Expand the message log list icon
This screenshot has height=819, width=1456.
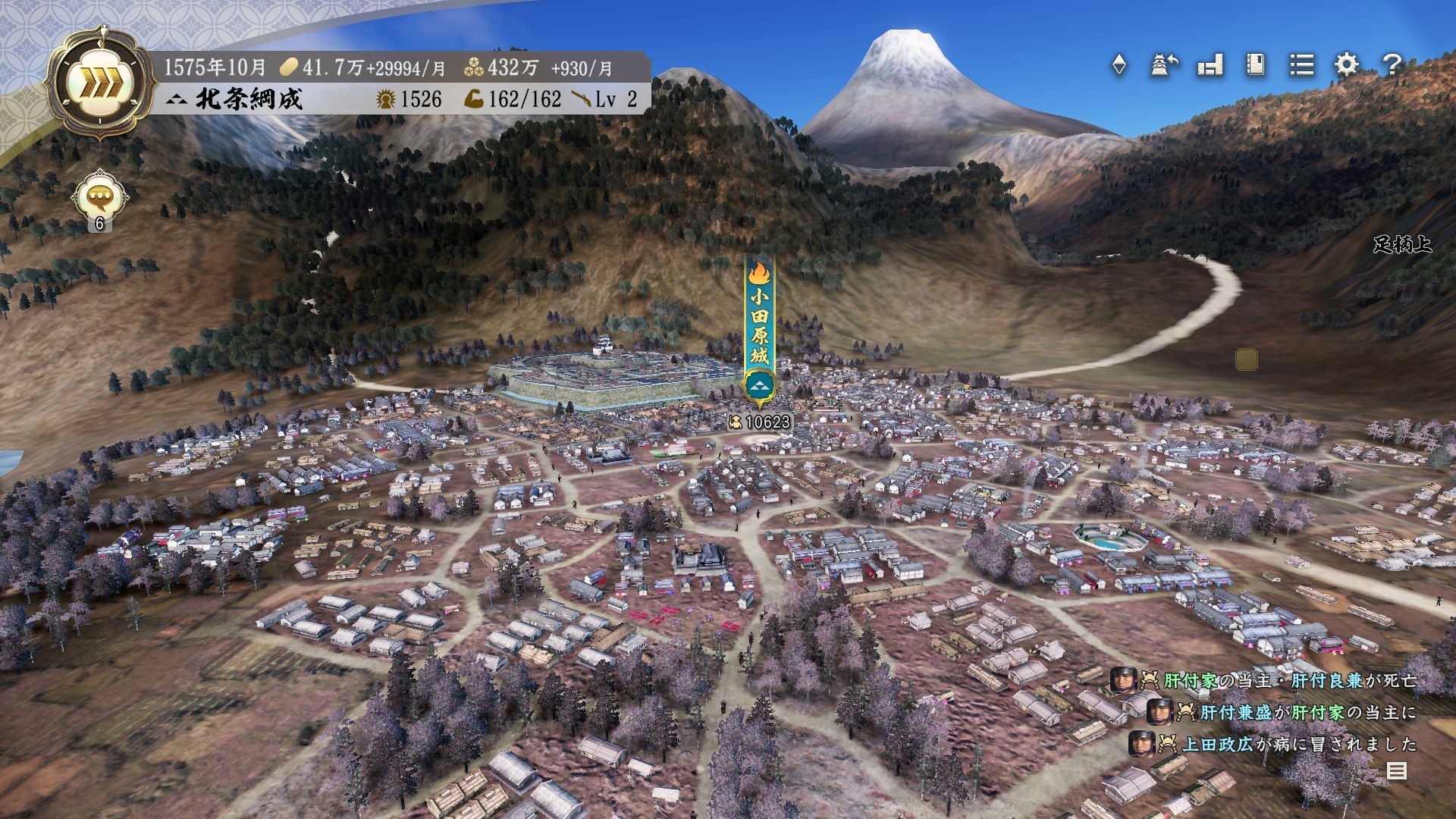1396,771
